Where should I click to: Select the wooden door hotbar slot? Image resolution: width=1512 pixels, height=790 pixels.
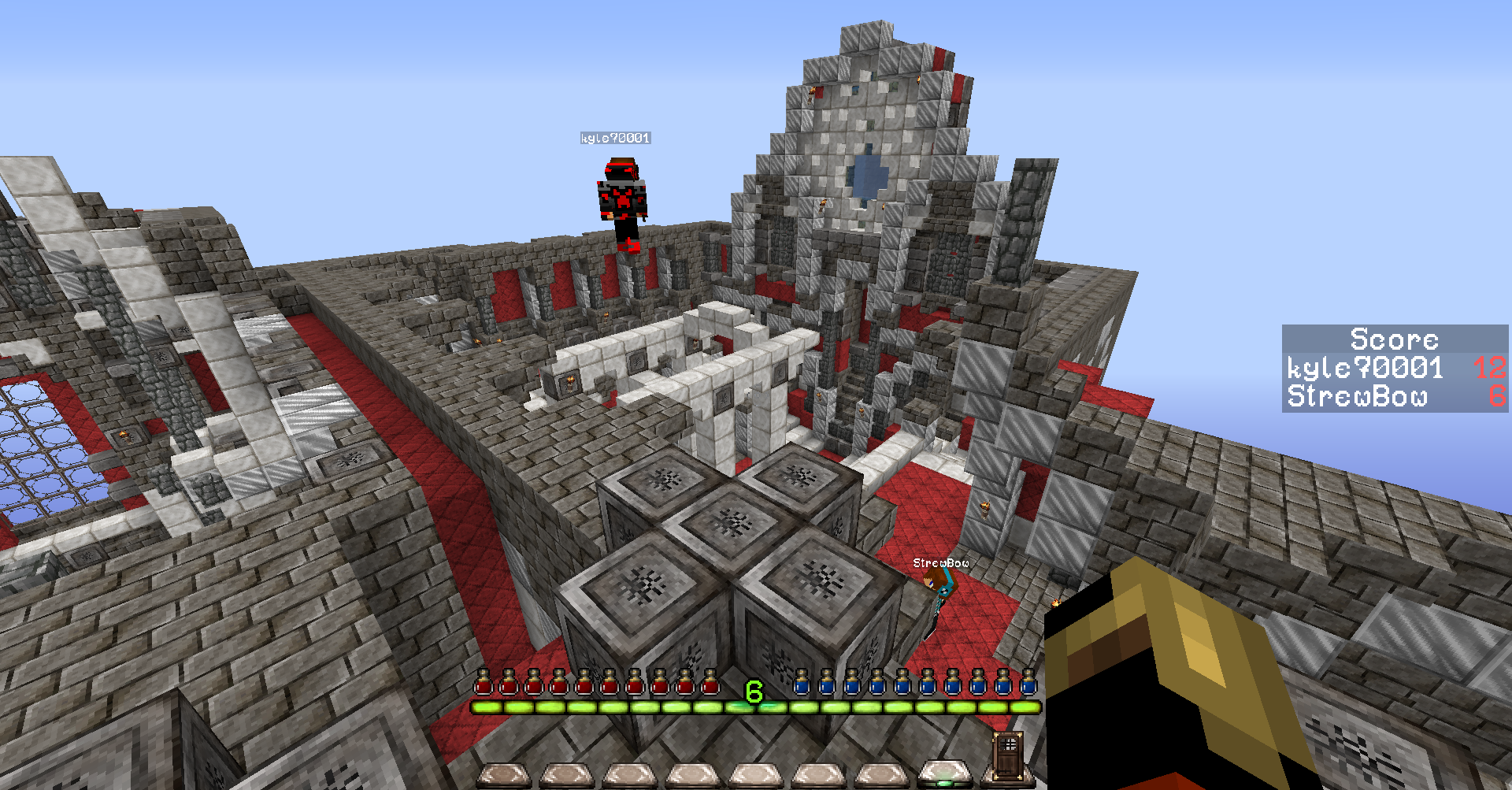click(x=1007, y=757)
